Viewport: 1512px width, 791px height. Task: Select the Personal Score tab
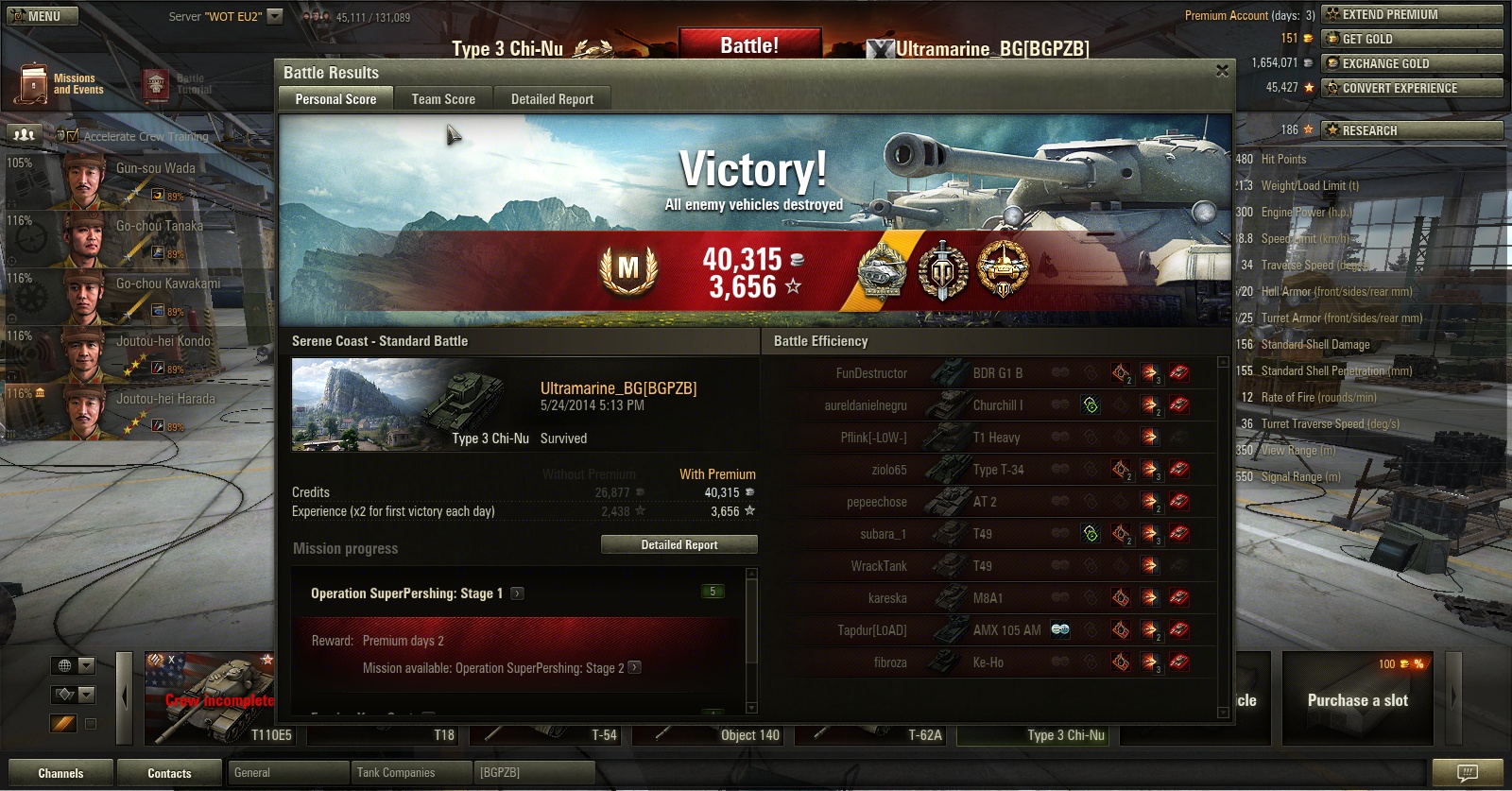point(335,99)
